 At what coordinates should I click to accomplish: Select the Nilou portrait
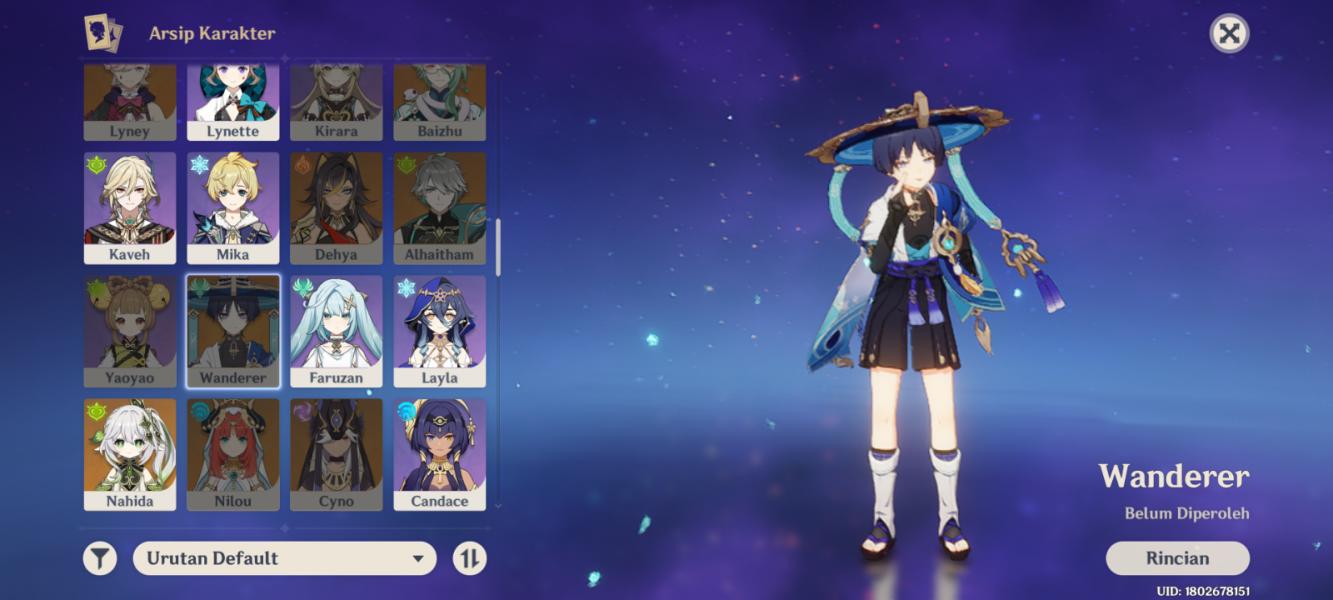(233, 455)
